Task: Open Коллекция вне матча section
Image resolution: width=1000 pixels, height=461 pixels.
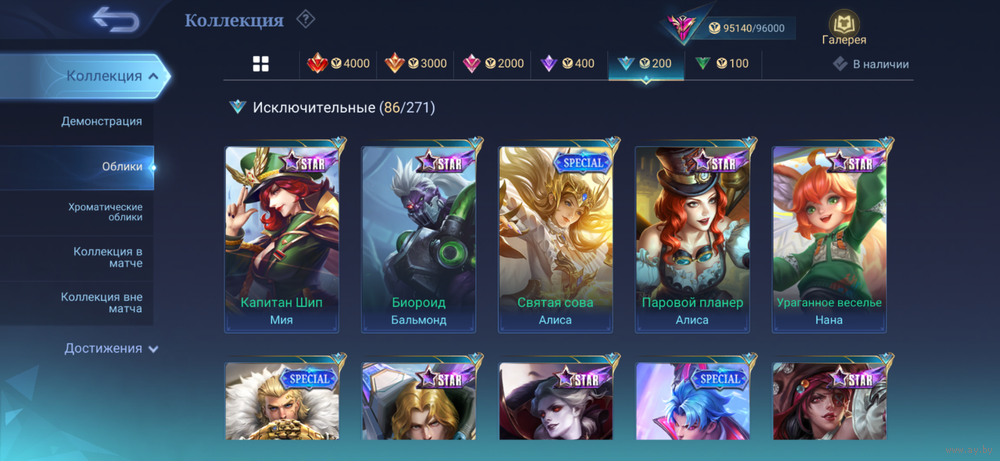Action: (101, 302)
